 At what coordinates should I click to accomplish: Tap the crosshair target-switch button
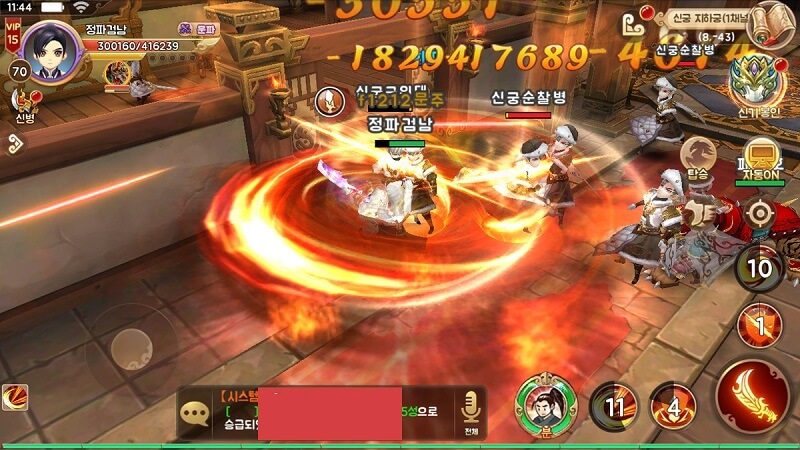761,213
